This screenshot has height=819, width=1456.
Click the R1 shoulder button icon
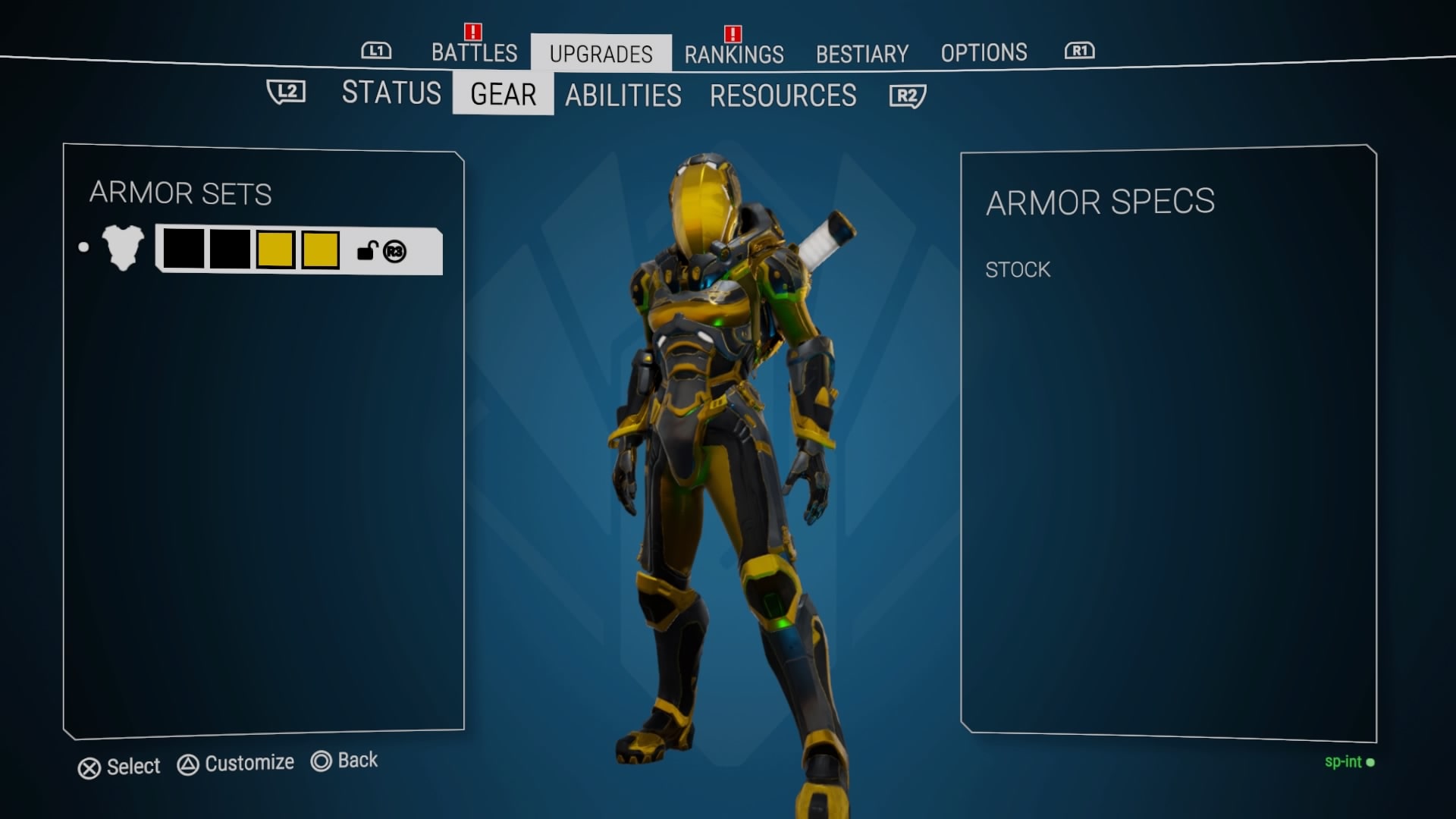pos(1078,52)
